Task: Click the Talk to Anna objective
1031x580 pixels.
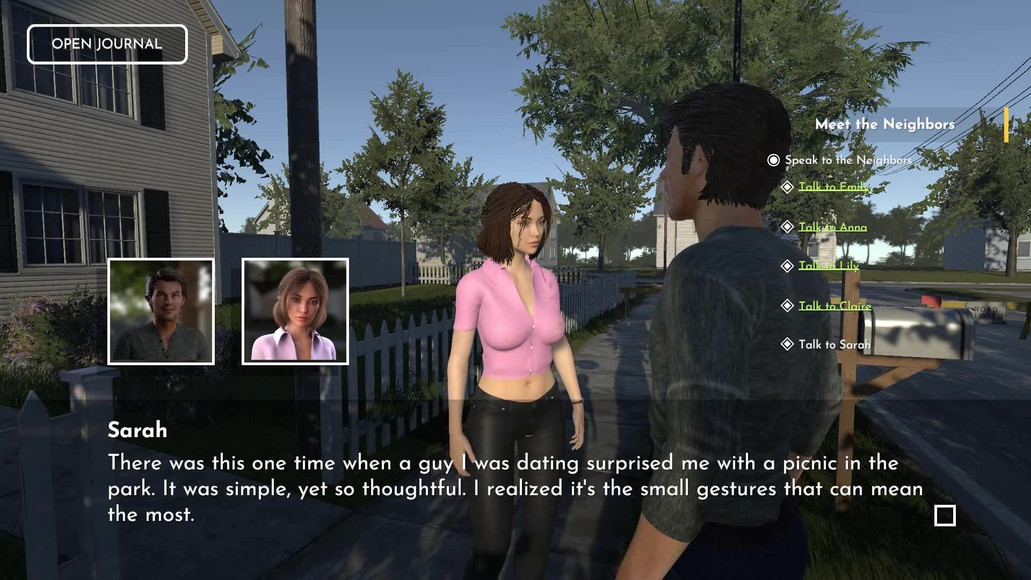Action: coord(832,227)
